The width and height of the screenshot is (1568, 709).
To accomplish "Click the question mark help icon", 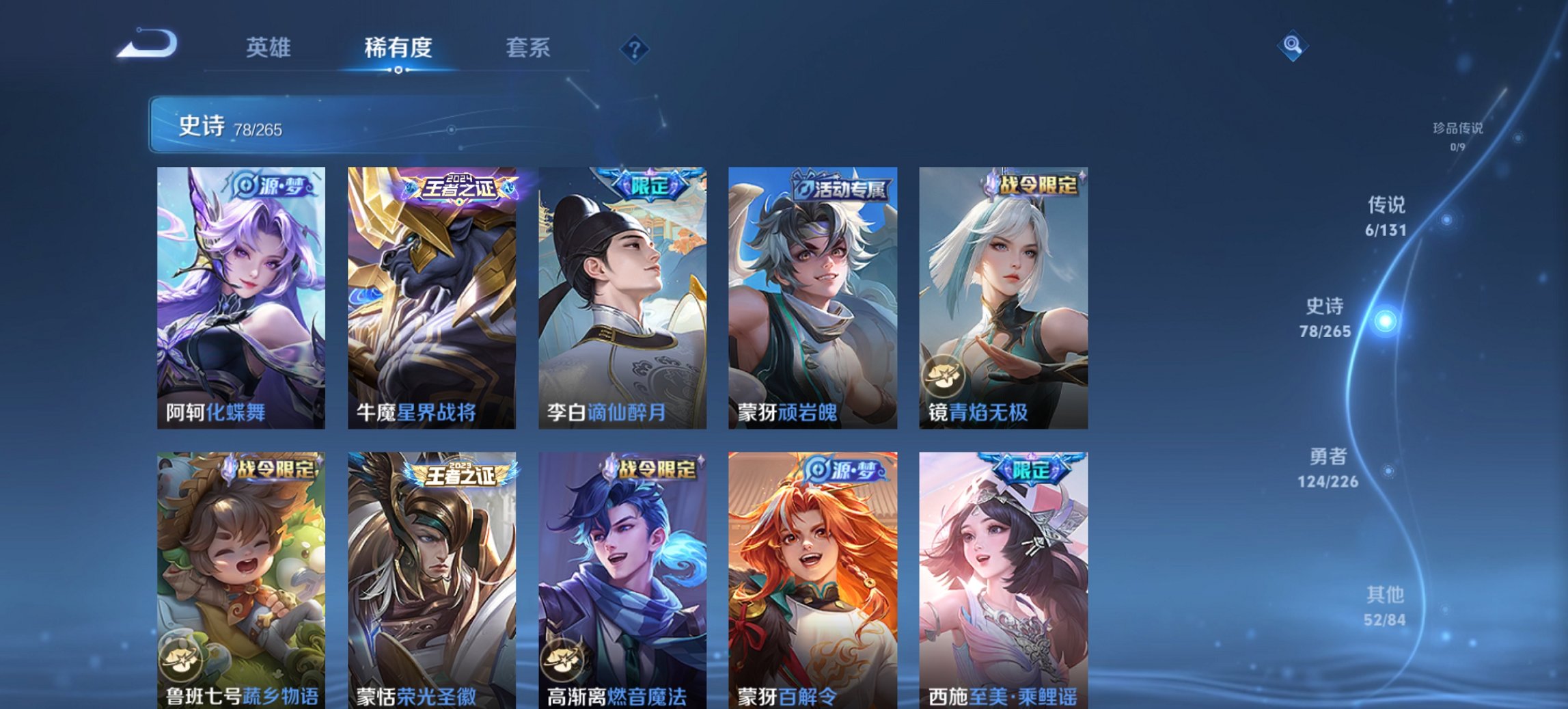I will point(633,46).
